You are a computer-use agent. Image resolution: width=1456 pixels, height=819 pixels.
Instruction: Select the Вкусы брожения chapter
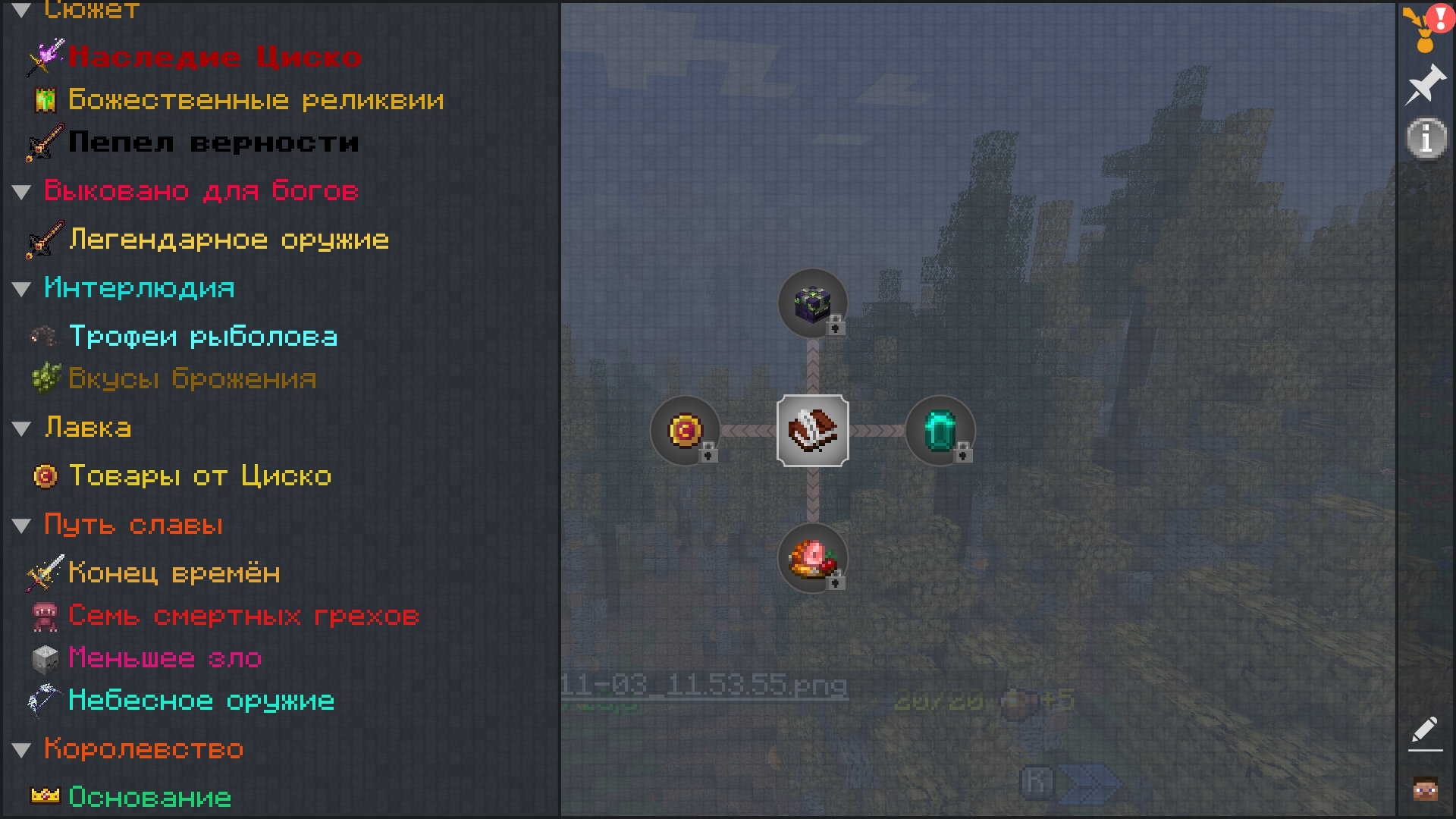coord(192,379)
